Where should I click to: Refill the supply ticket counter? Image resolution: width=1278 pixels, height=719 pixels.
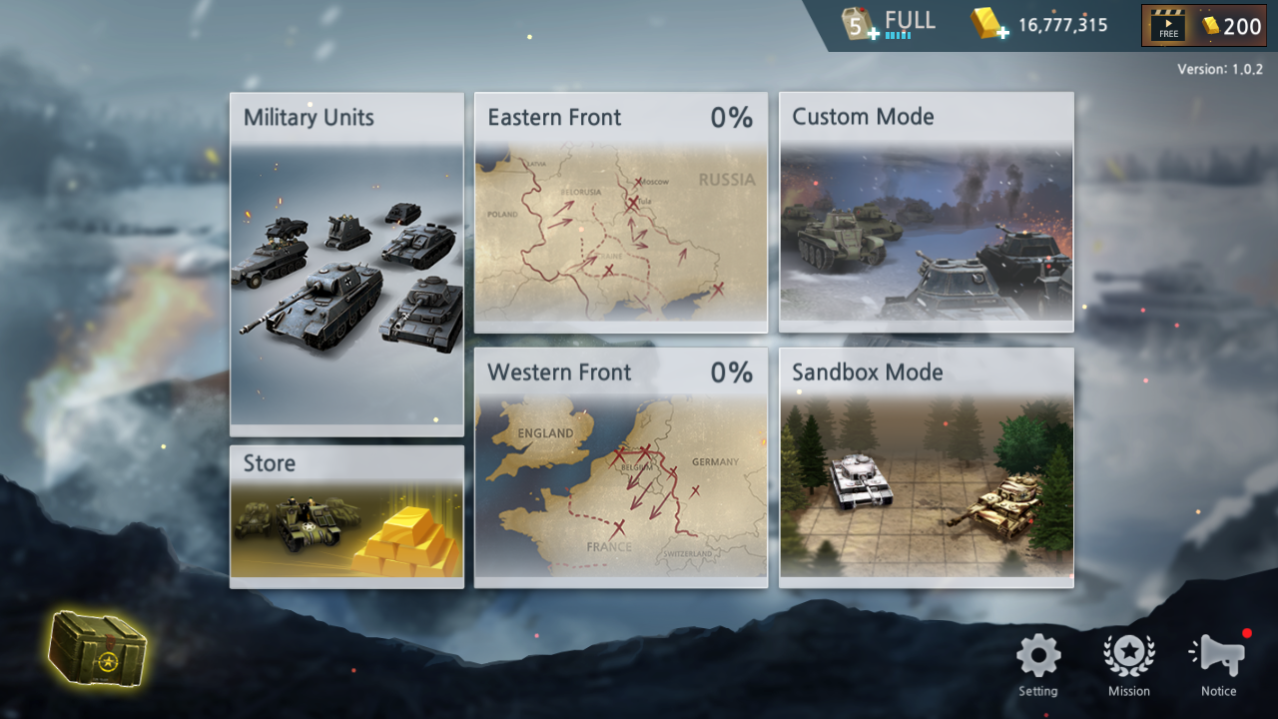[x=860, y=25]
